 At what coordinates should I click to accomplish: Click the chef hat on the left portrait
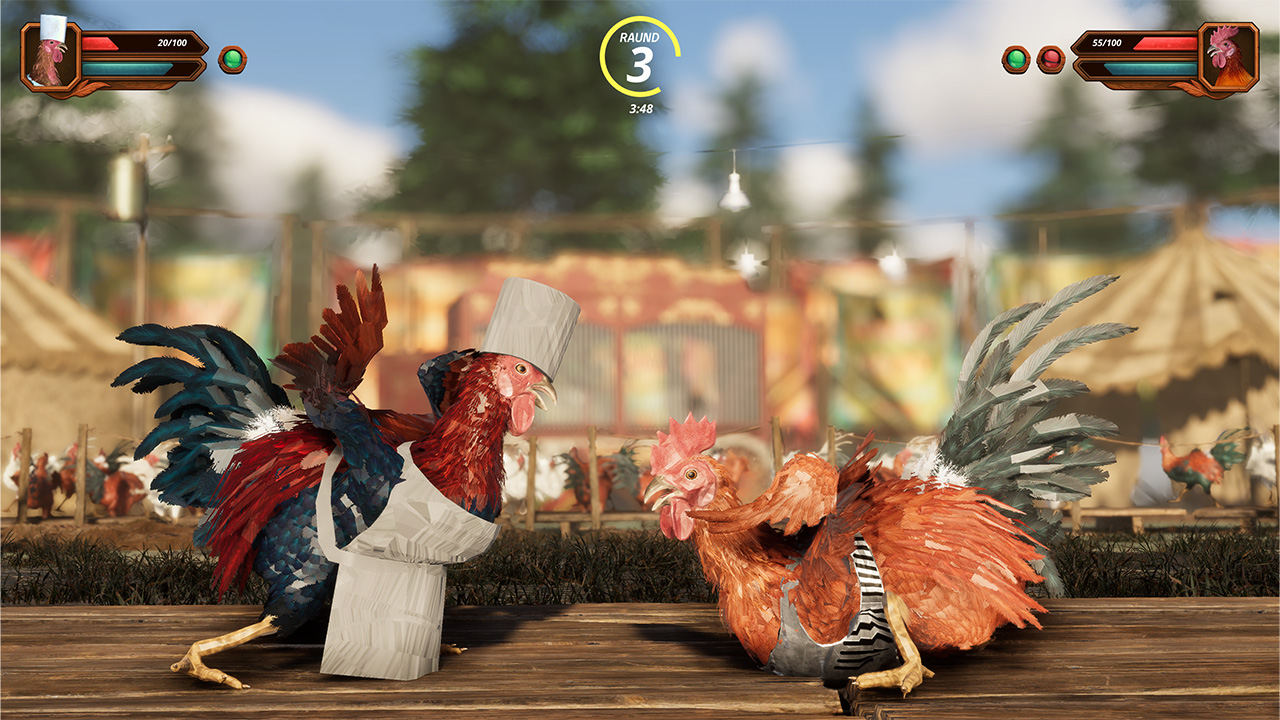coord(52,27)
